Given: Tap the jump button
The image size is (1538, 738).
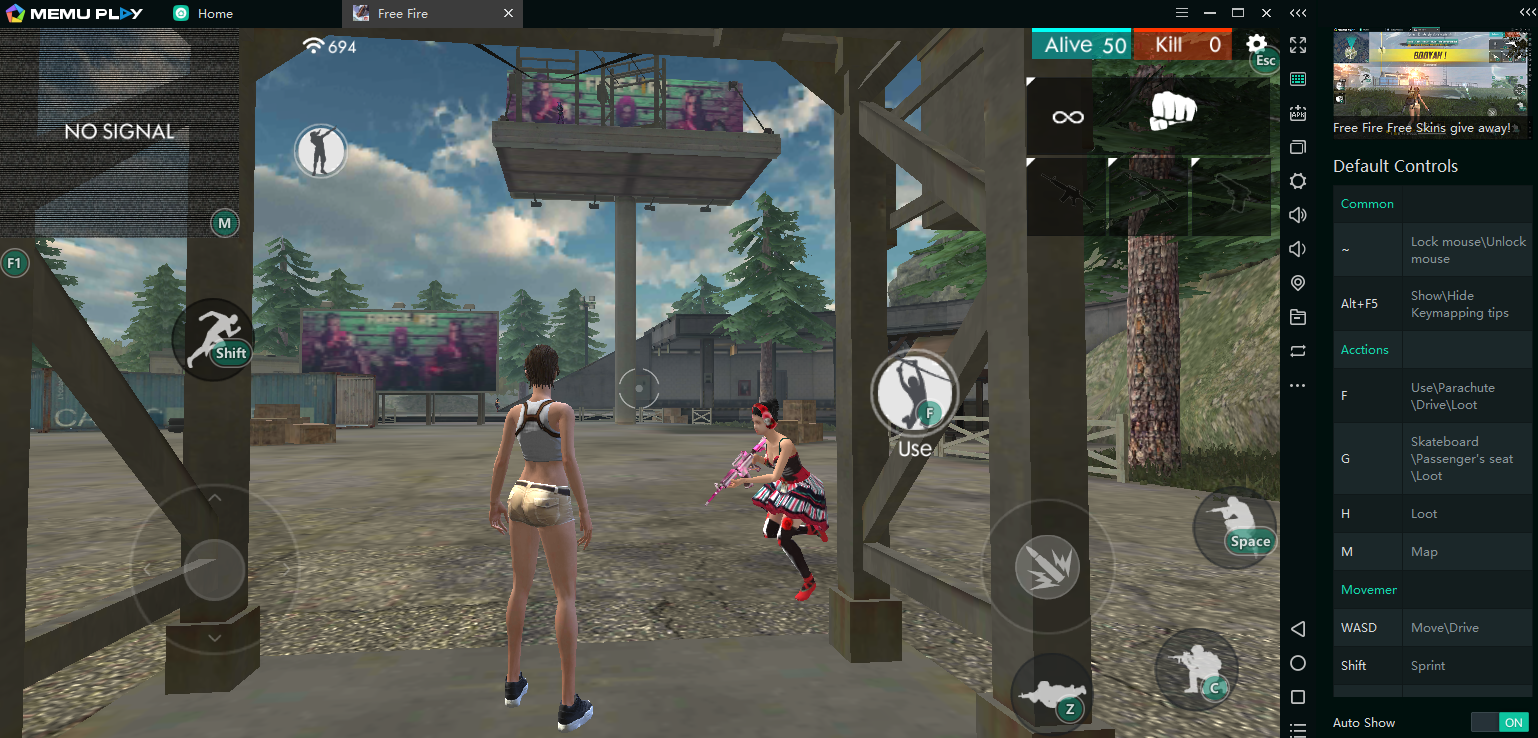Looking at the screenshot, I should point(1234,526).
